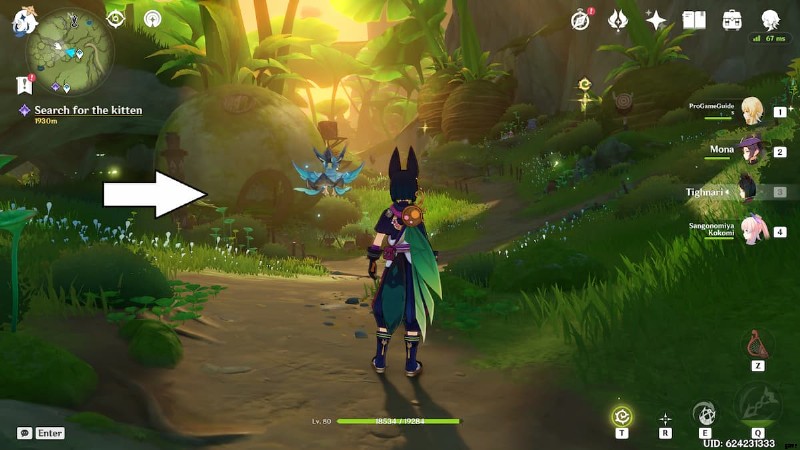Open the character head profile icon
This screenshot has width=800, height=450.
pyautogui.click(x=770, y=19)
